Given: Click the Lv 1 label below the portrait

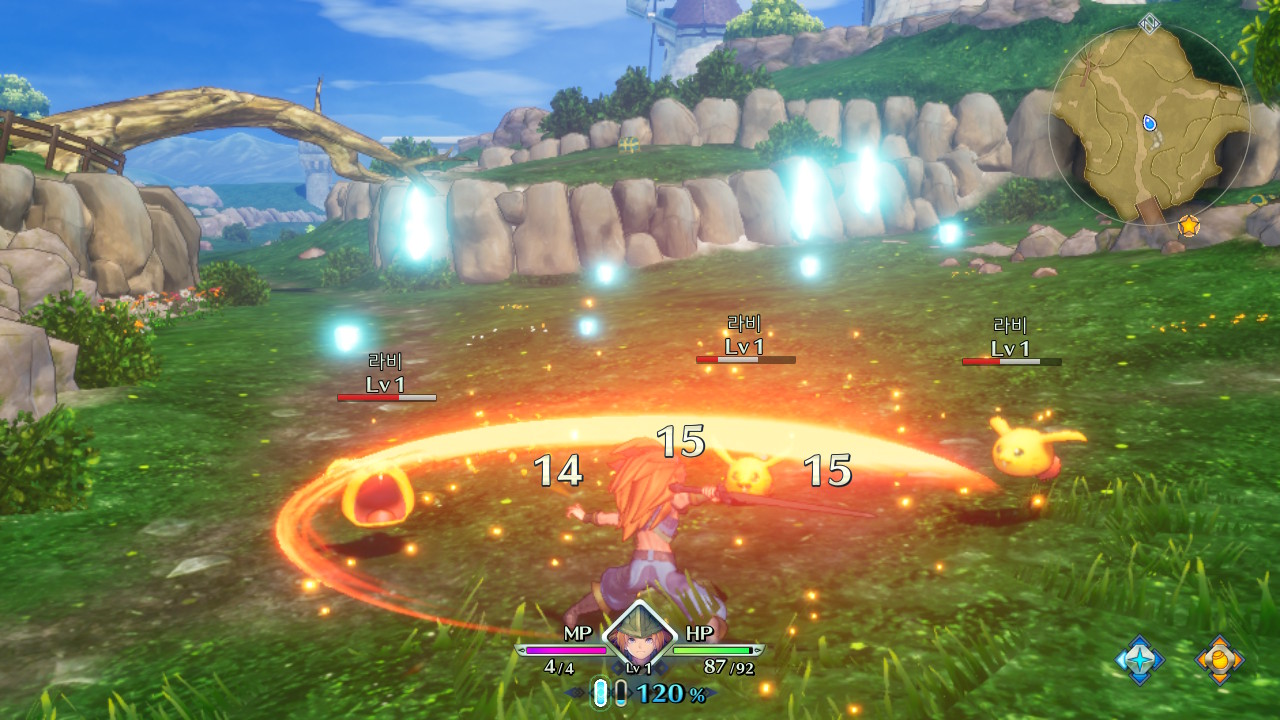Looking at the screenshot, I should (637, 667).
